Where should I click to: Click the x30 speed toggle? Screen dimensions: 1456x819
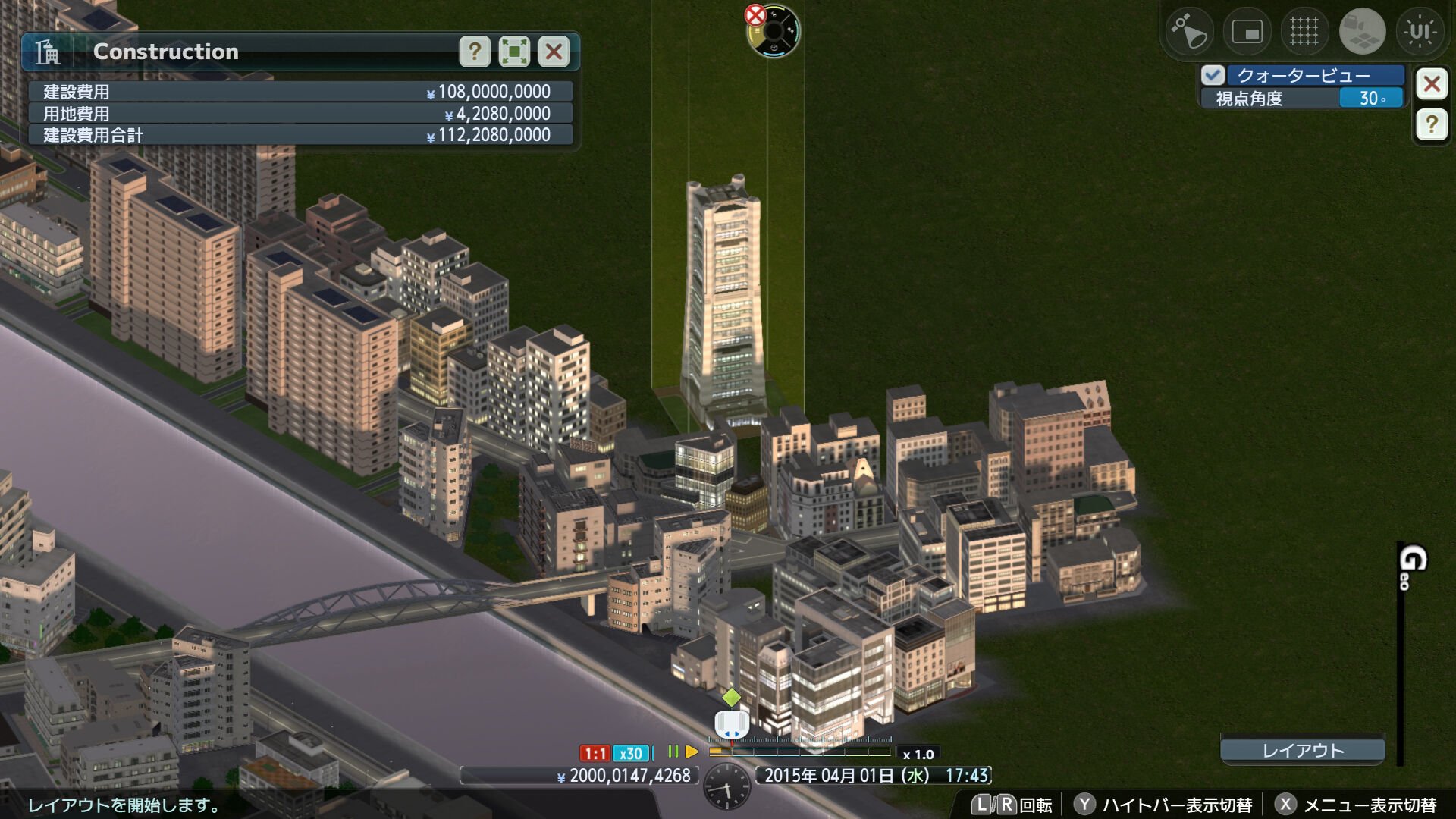coord(630,753)
